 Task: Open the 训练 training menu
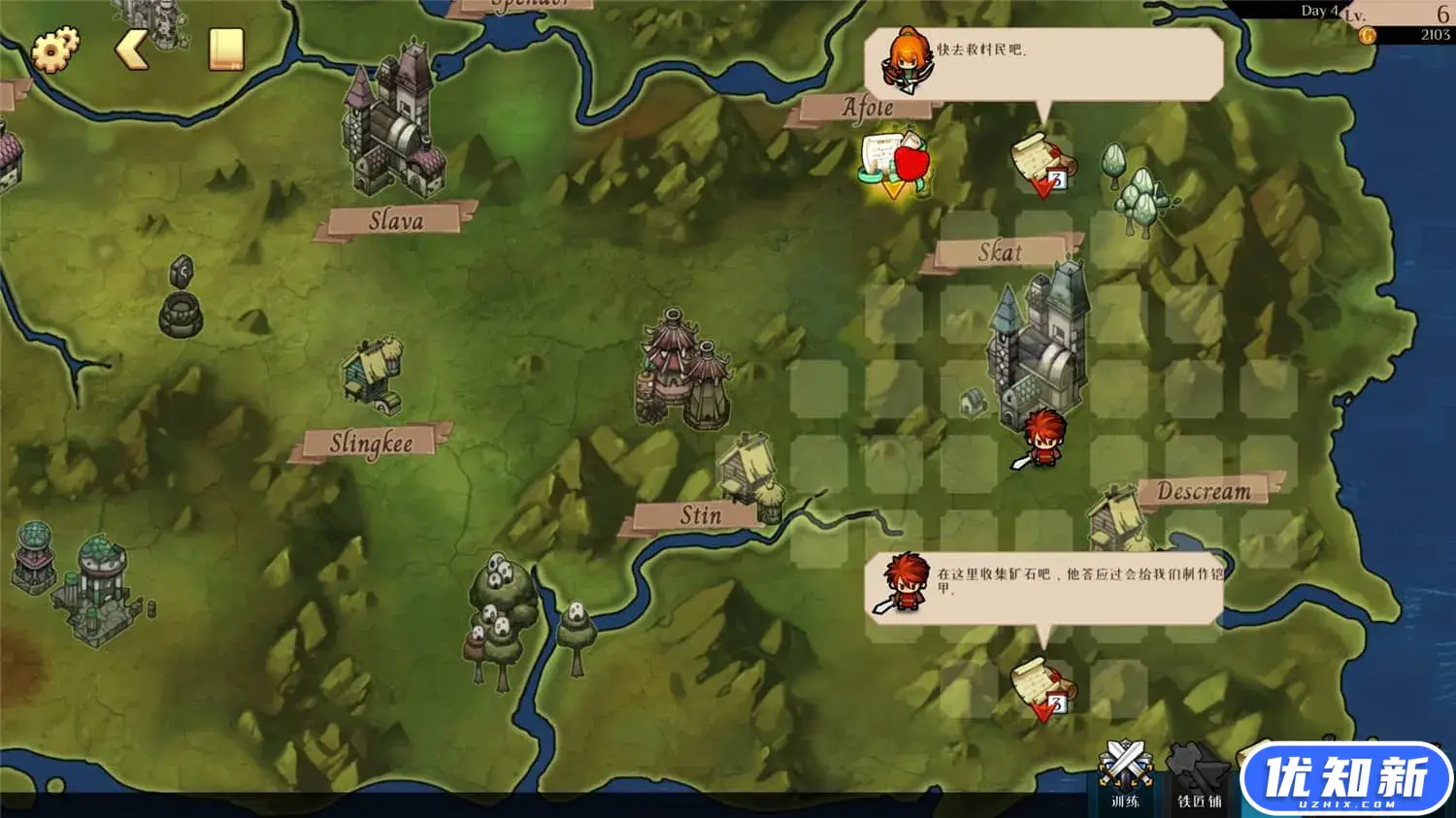tap(1125, 773)
